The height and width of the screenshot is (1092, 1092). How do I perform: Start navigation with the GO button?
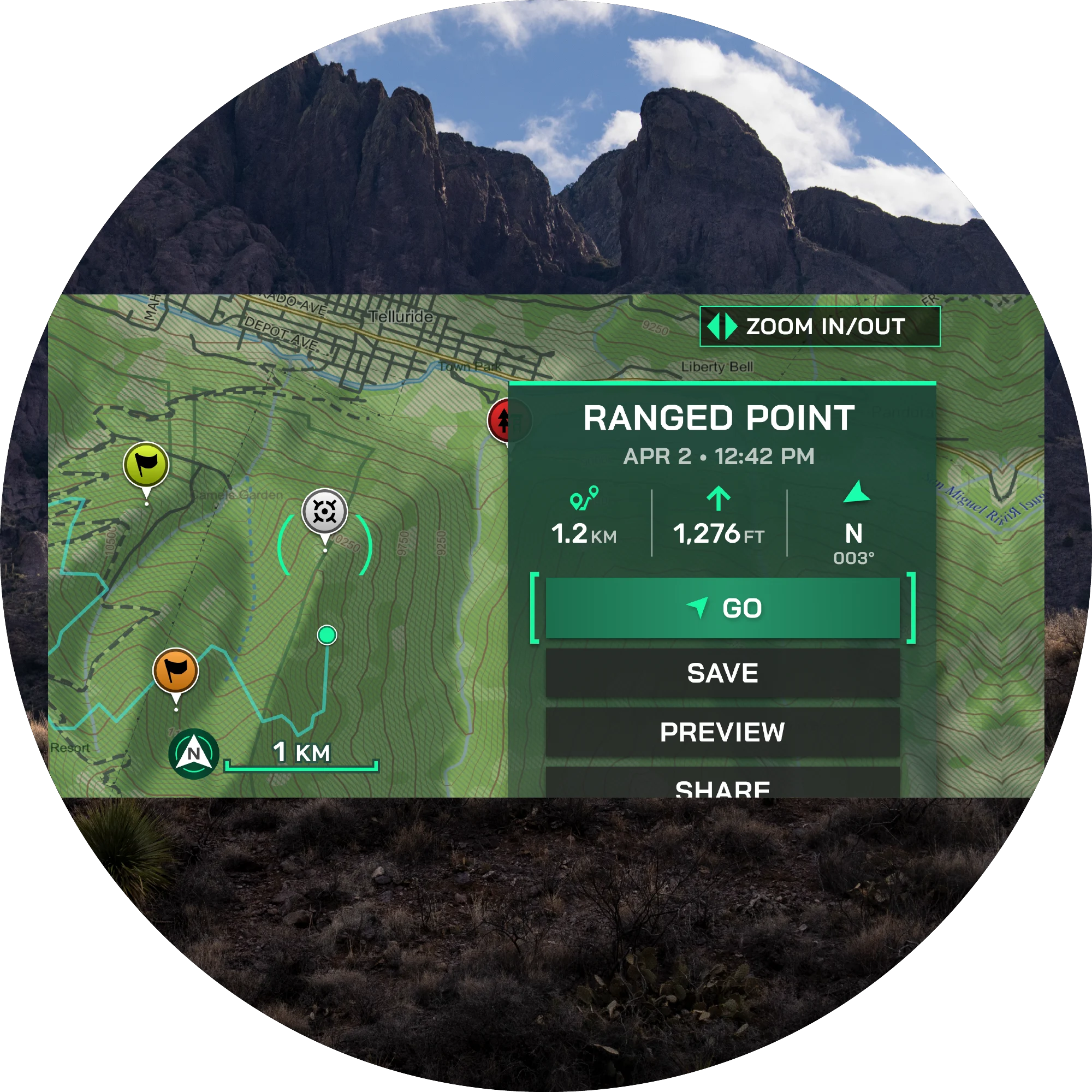722,608
